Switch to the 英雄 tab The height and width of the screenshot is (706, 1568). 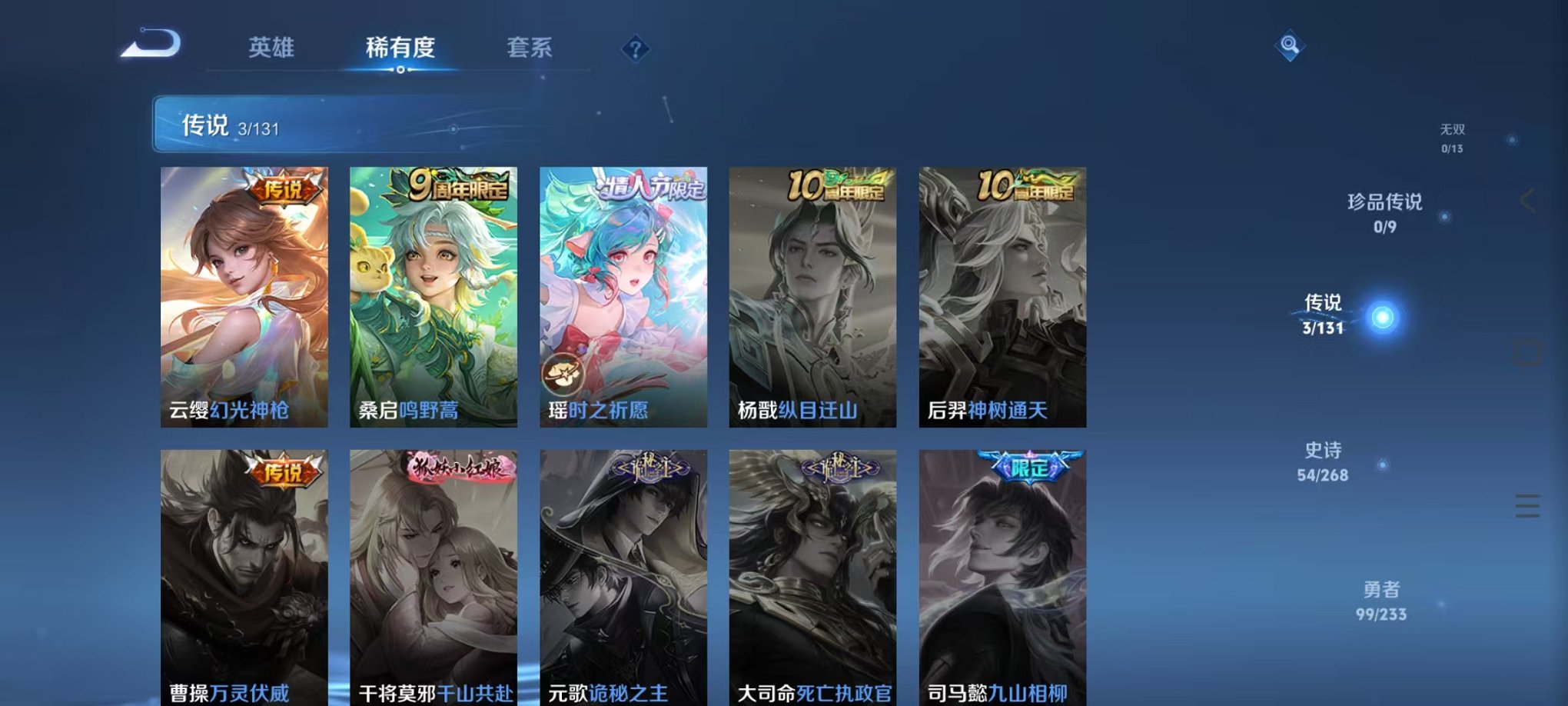pos(271,48)
